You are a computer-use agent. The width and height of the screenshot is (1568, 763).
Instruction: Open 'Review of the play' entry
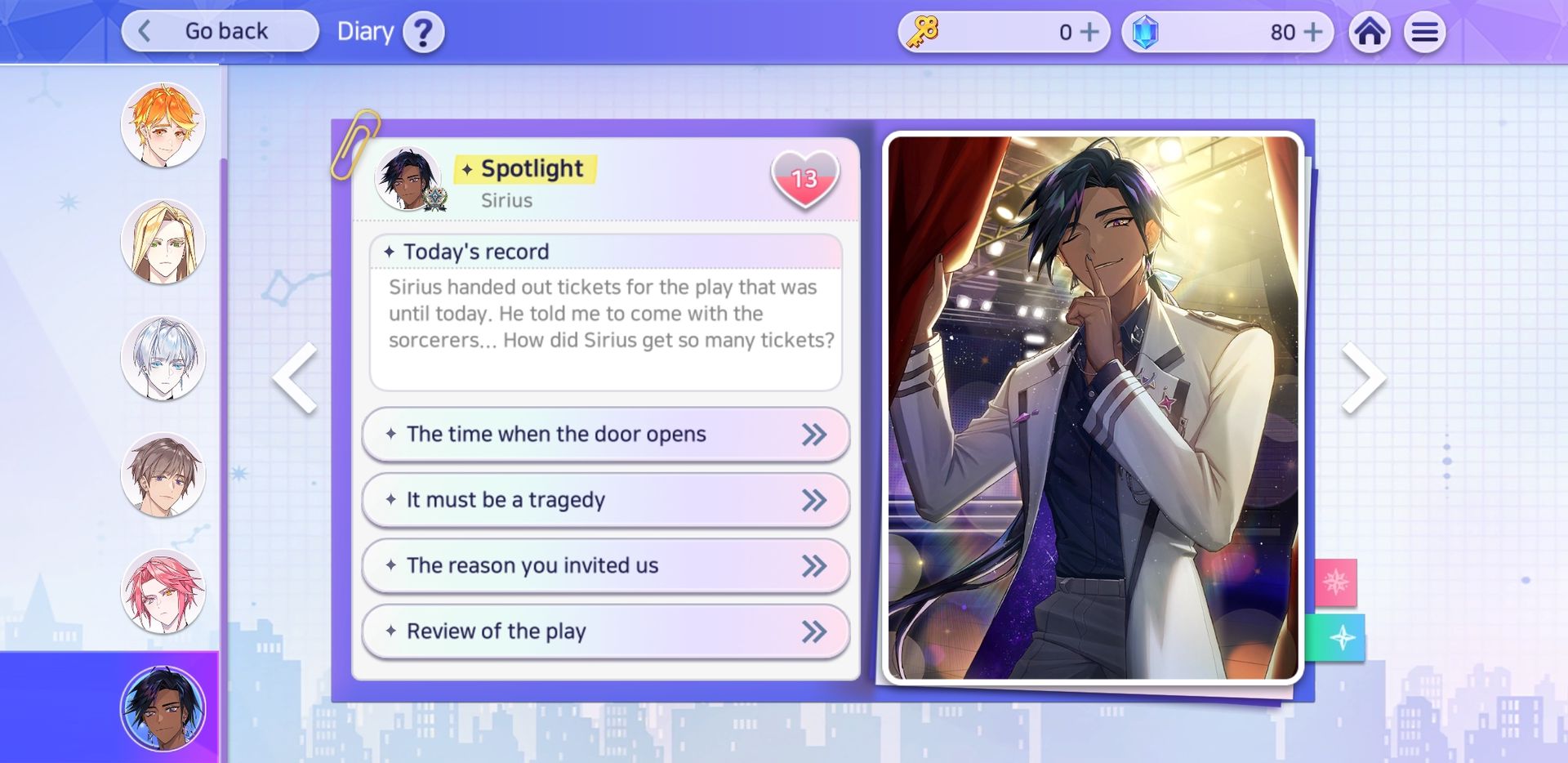tap(605, 631)
